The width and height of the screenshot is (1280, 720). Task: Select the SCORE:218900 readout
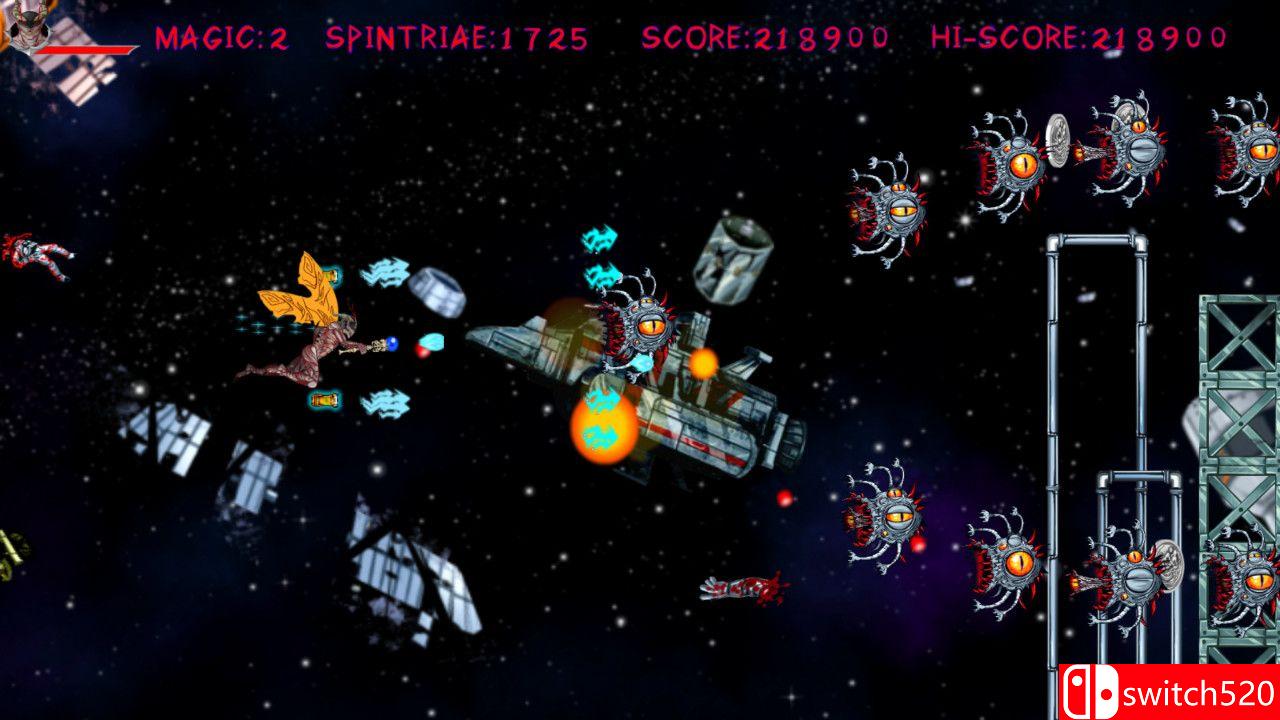pos(765,40)
